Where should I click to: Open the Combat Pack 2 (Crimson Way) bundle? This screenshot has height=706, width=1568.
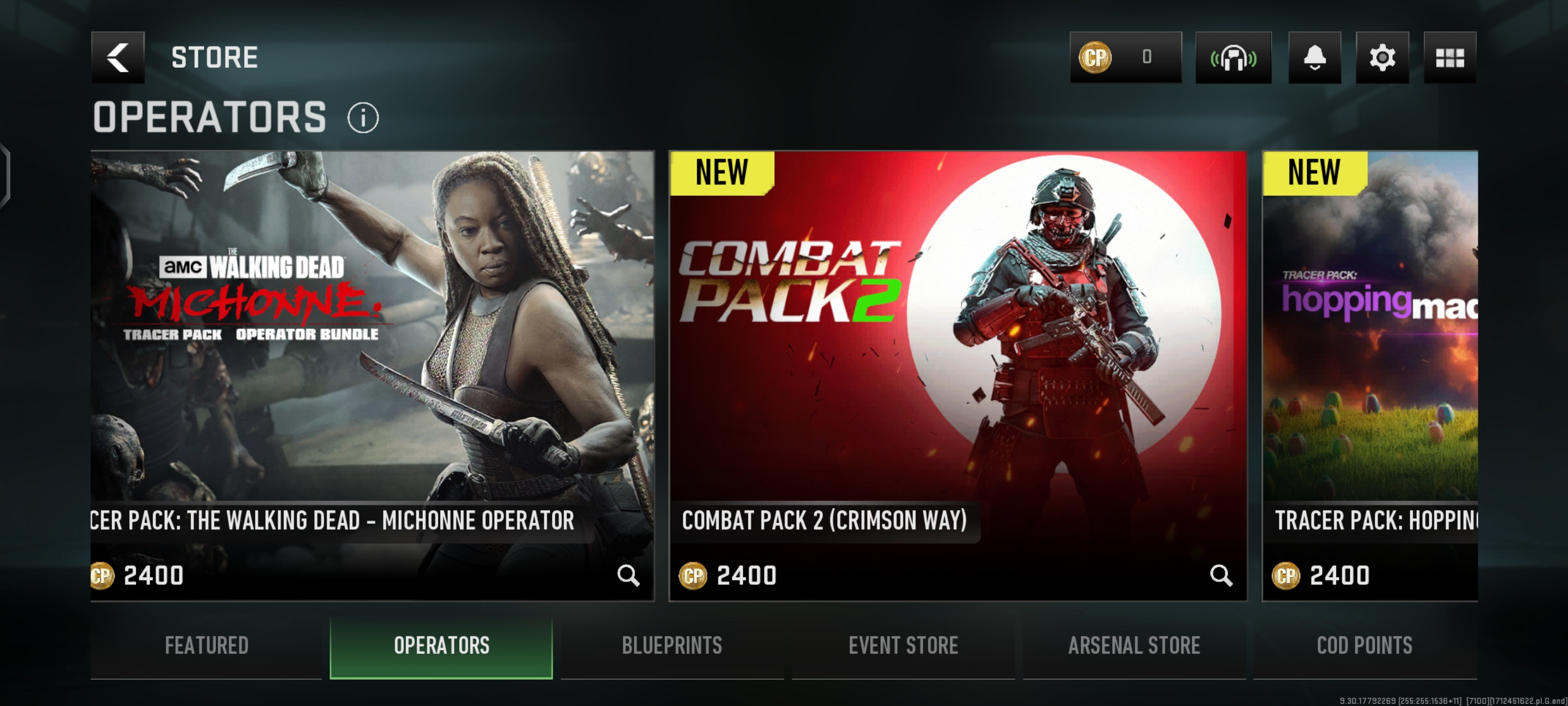coord(958,341)
